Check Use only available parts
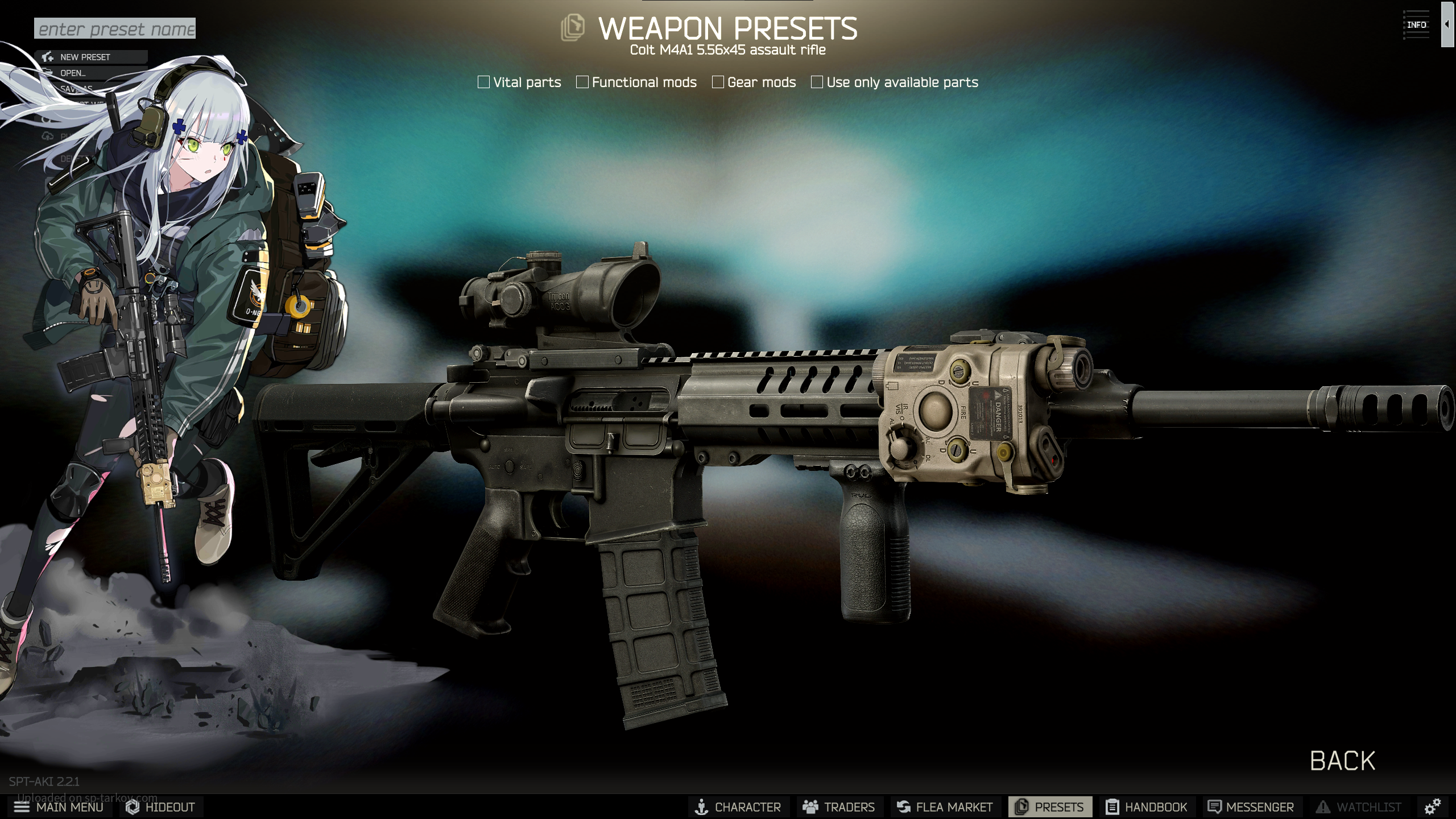Viewport: 1456px width, 819px height. click(817, 82)
